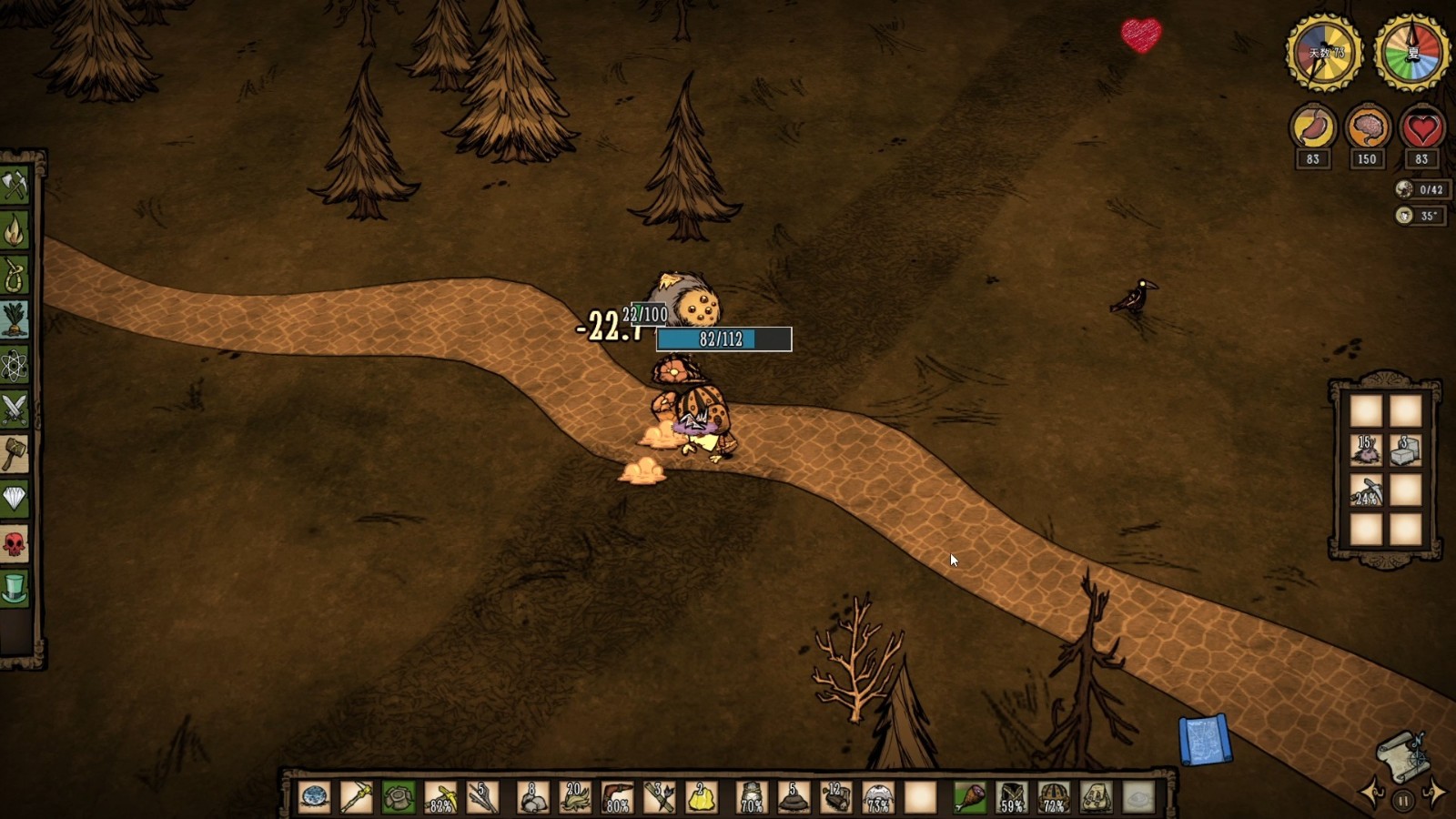Pick the gold nugget stack
Image resolution: width=1456 pixels, height=819 pixels.
point(702,797)
